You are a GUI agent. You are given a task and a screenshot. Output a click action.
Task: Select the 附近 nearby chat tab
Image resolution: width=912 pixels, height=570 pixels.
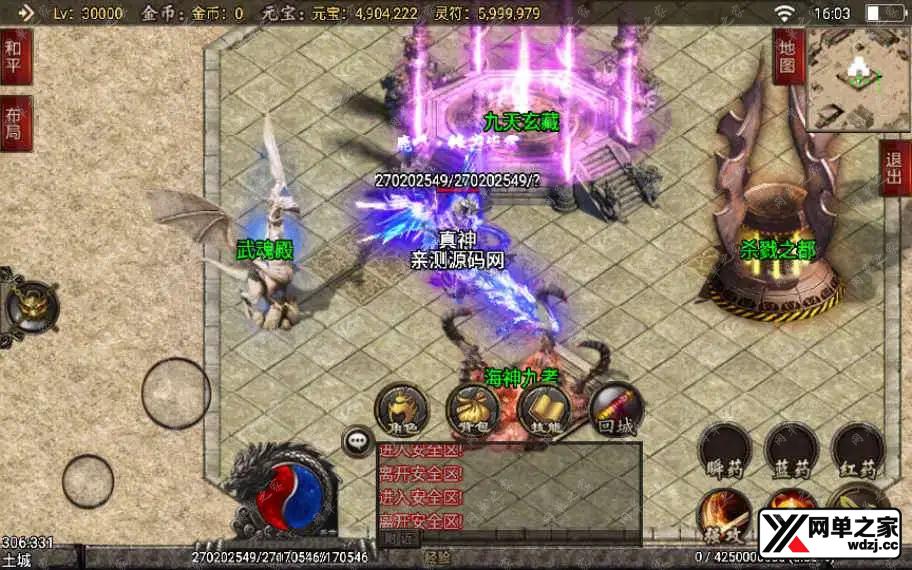click(400, 538)
